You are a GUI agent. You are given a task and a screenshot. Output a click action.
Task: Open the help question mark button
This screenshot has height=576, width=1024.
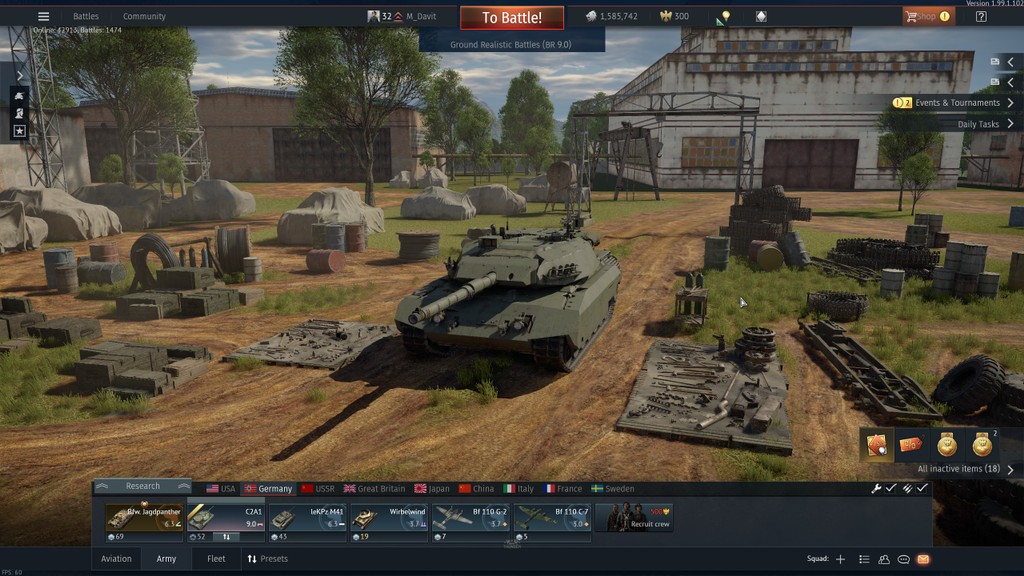(981, 17)
